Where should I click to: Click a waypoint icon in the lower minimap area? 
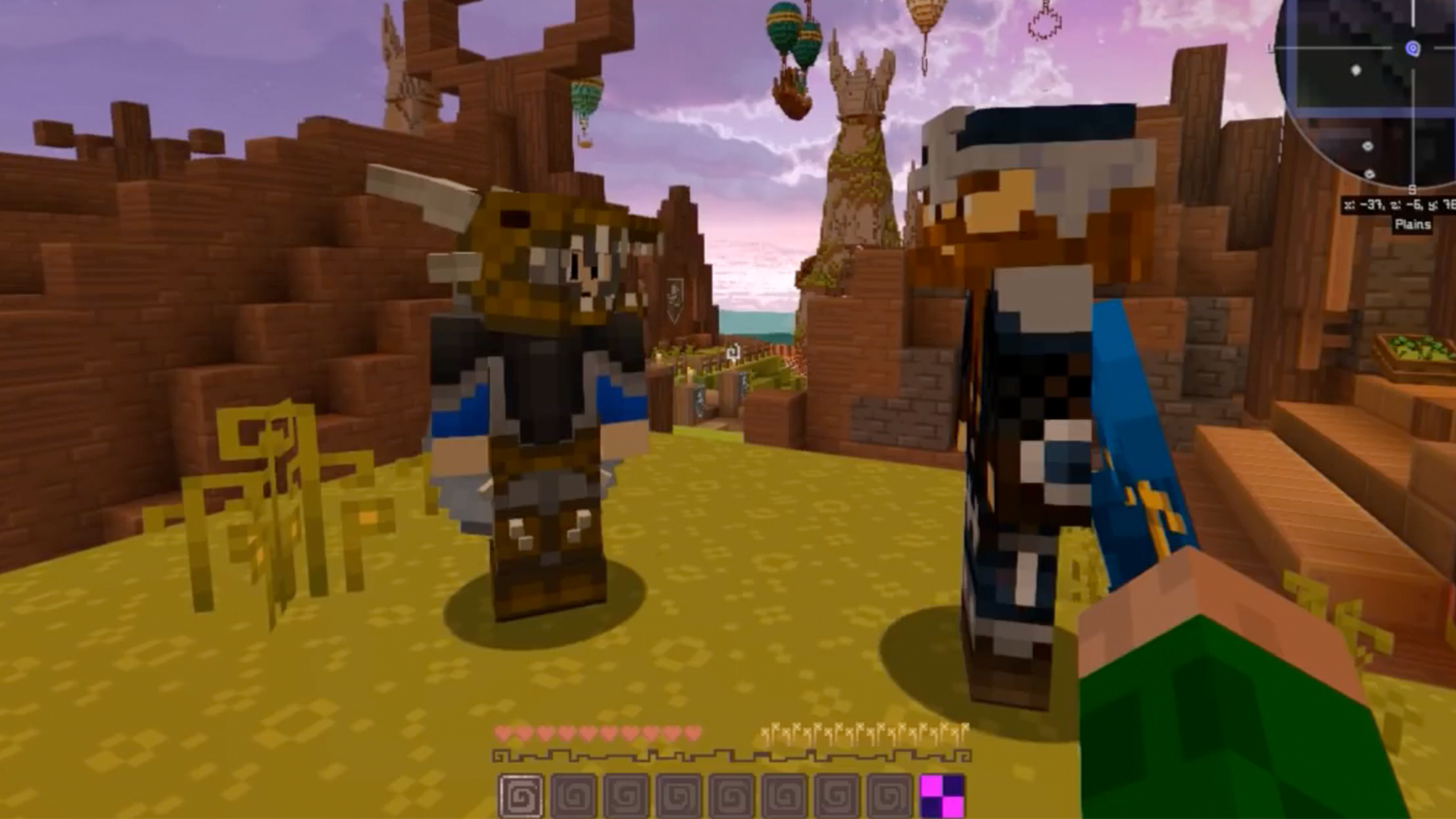tap(1368, 146)
